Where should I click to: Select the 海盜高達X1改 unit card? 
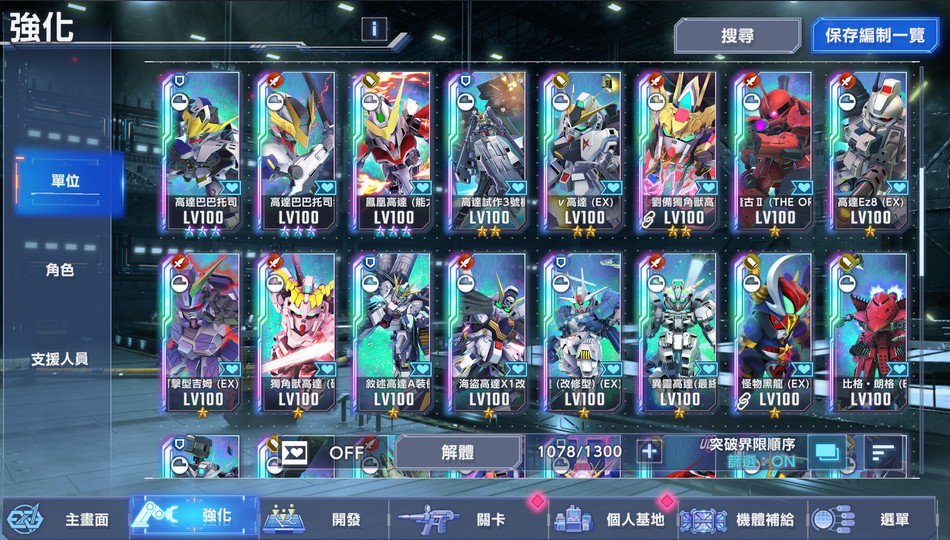click(485, 332)
